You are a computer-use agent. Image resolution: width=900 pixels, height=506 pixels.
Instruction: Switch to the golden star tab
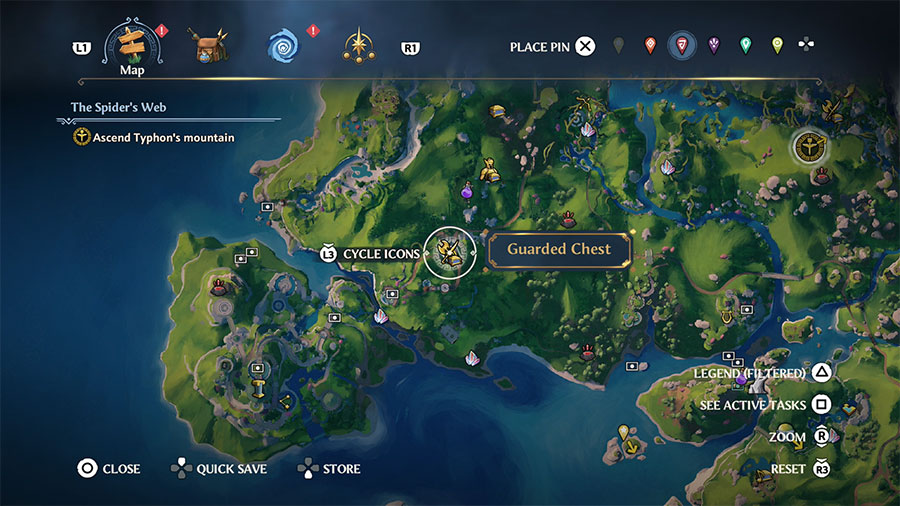click(358, 45)
